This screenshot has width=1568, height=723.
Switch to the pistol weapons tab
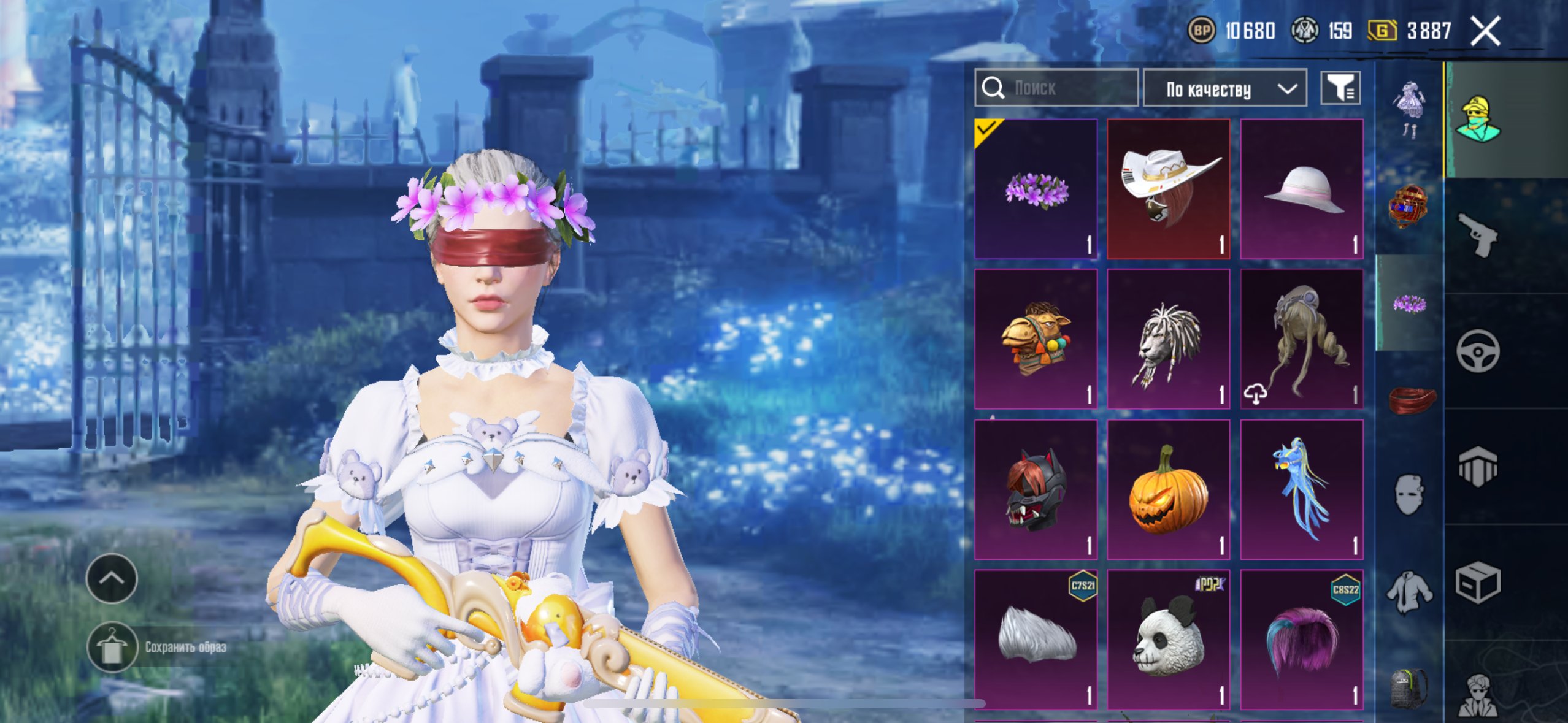click(x=1478, y=235)
